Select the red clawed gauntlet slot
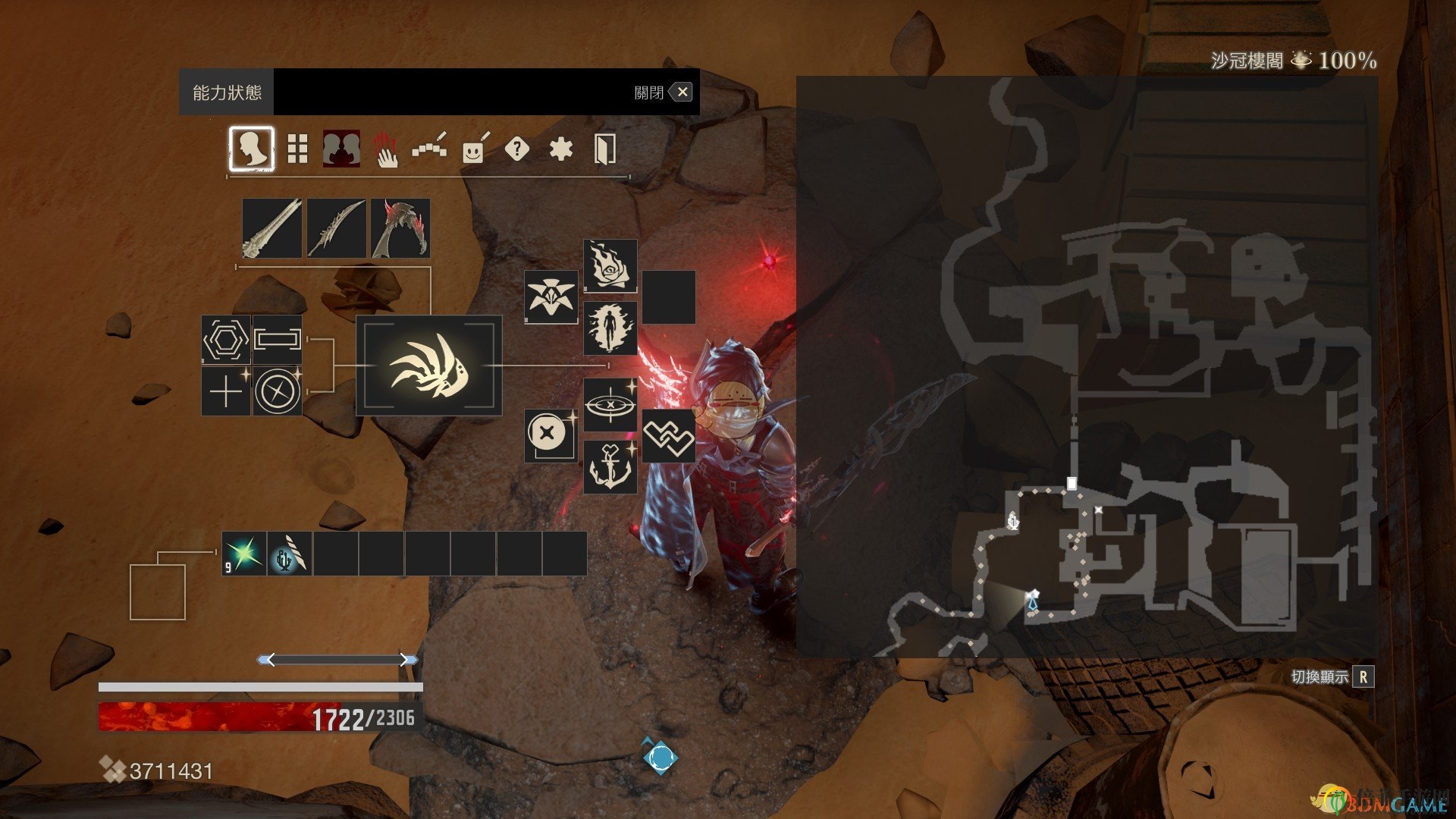The image size is (1456, 819). 400,228
